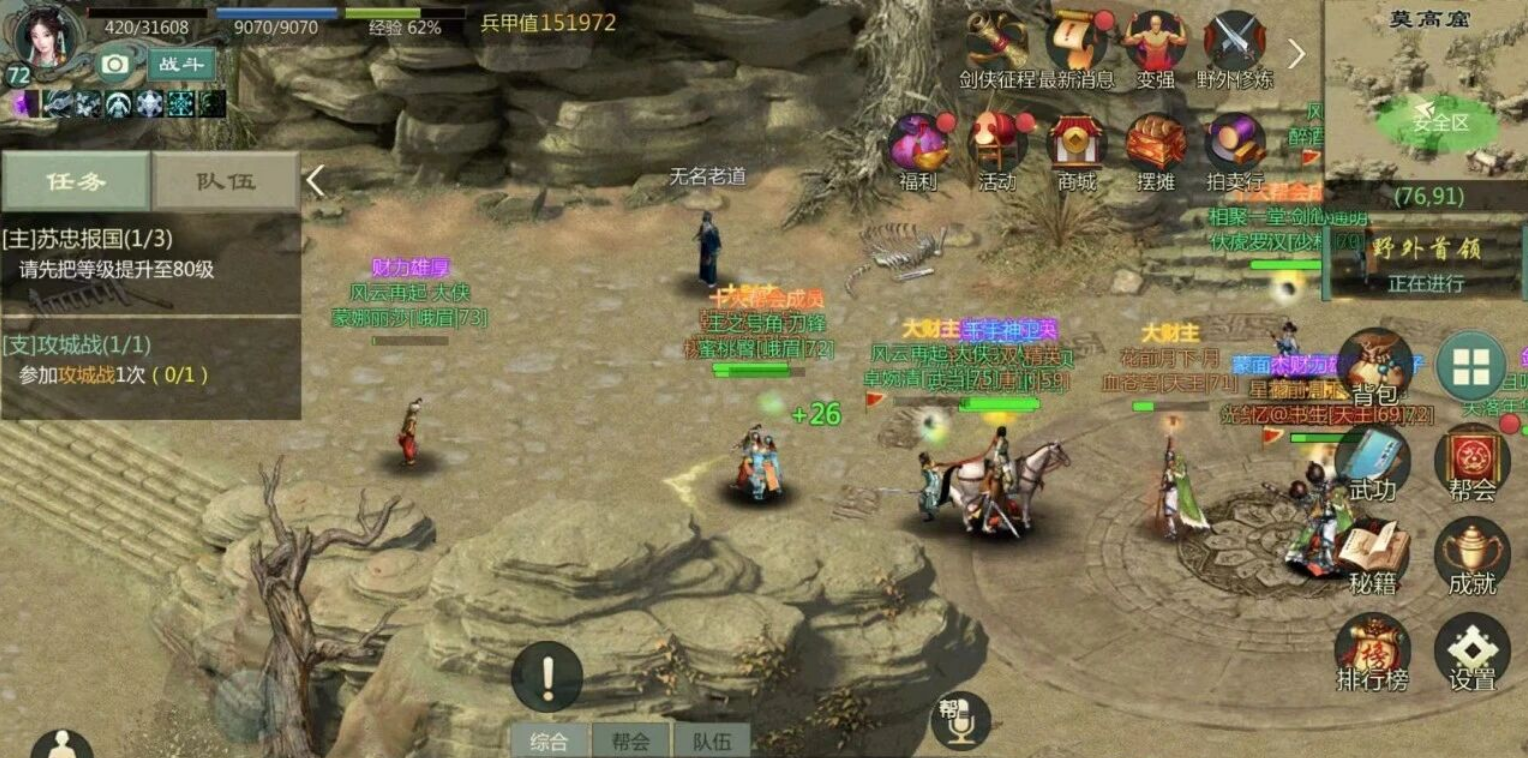Open the 设置 settings menu
The image size is (1528, 758).
coord(1472,652)
